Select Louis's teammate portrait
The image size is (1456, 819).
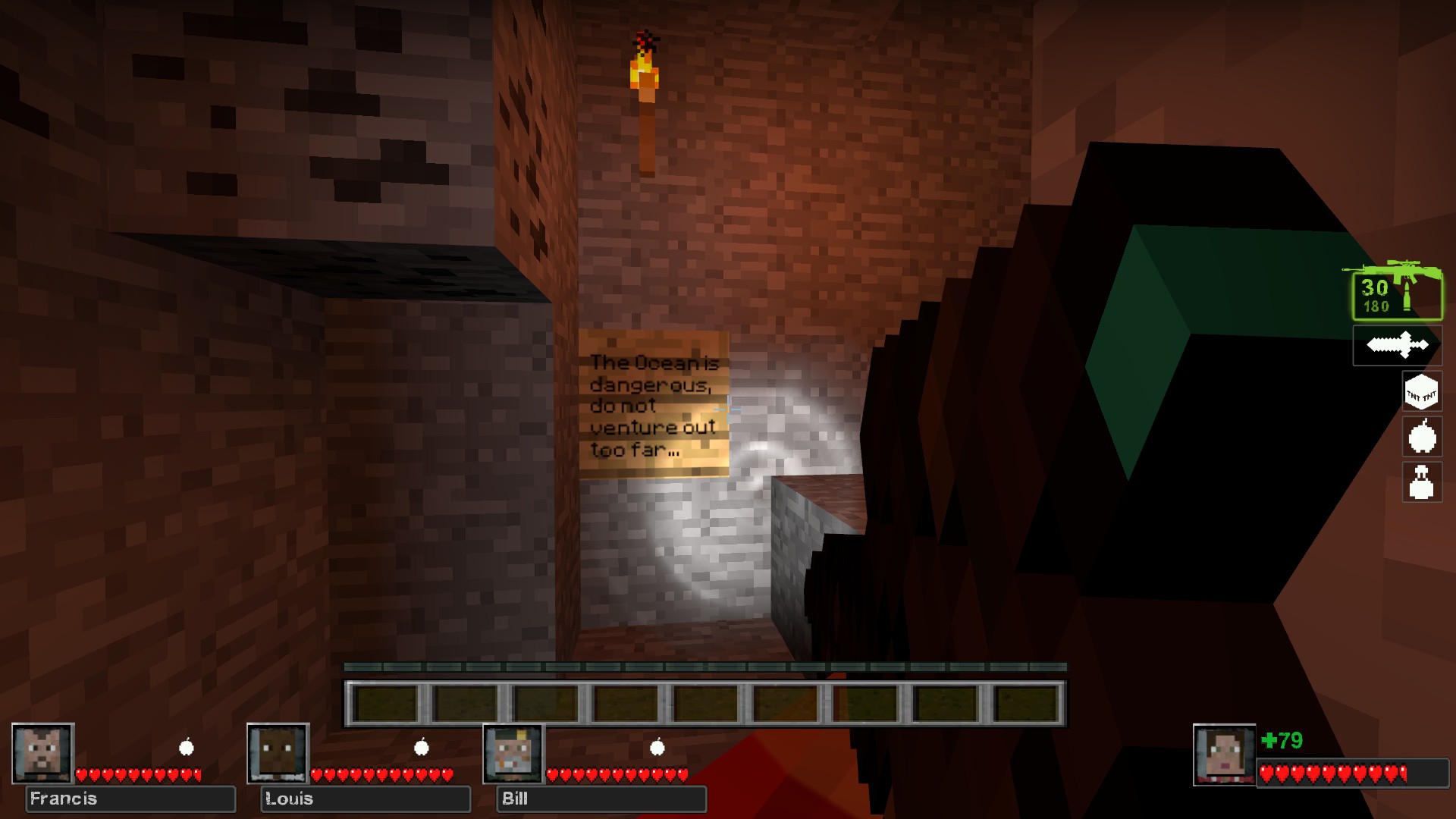click(x=278, y=753)
